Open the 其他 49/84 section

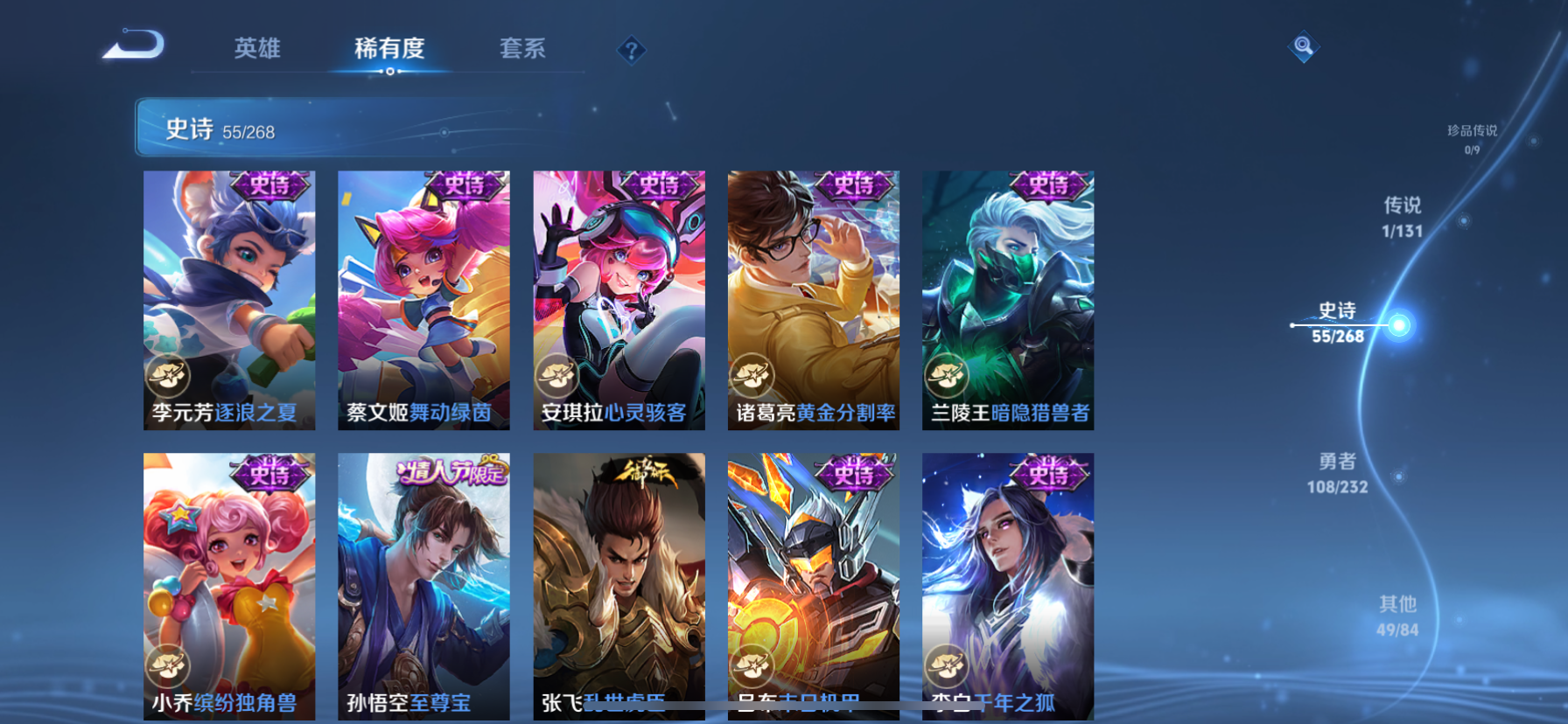coord(1398,614)
